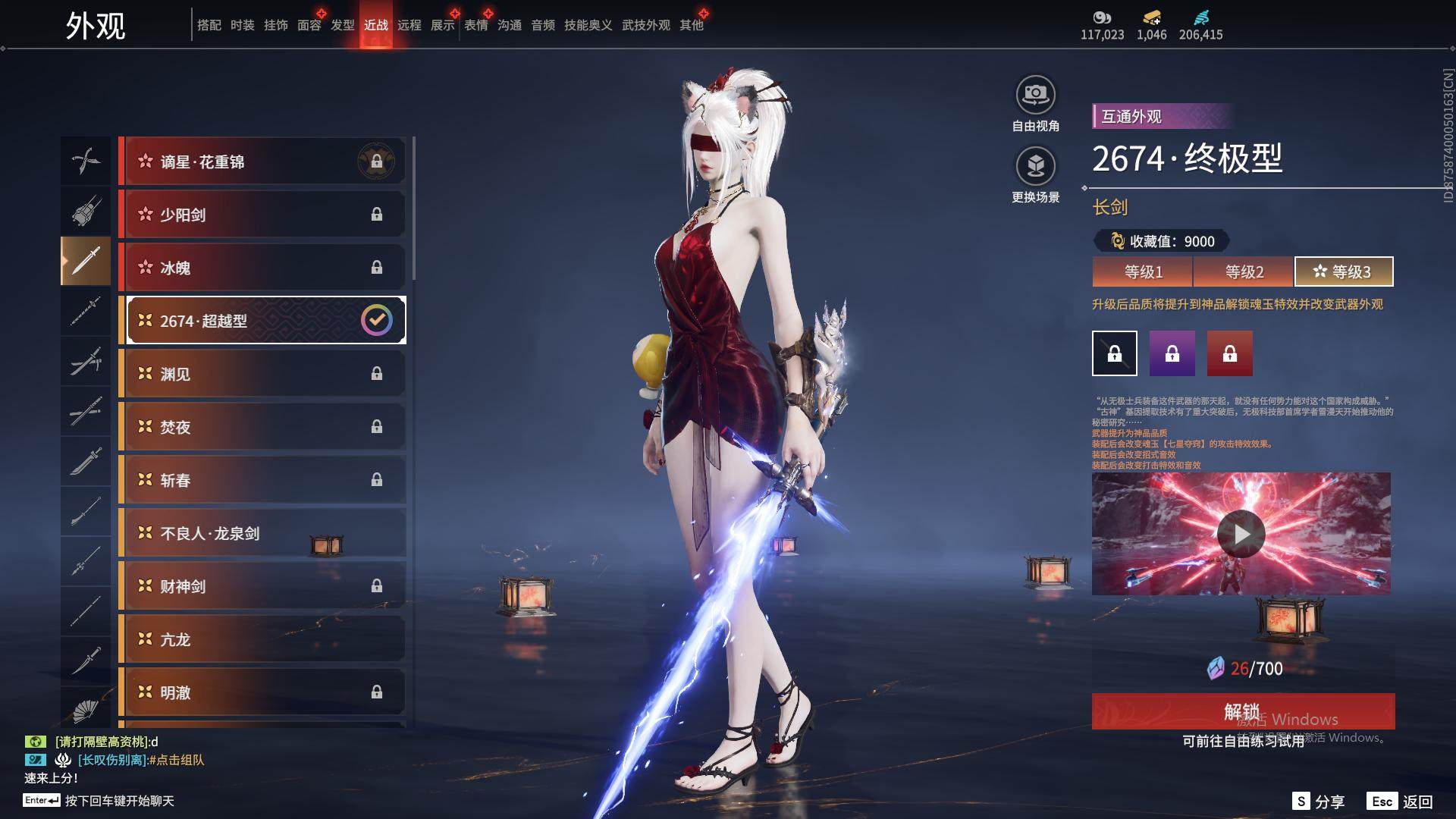Viewport: 1456px width, 819px height.
Task: Open the 挂饰 tab
Action: click(x=275, y=25)
